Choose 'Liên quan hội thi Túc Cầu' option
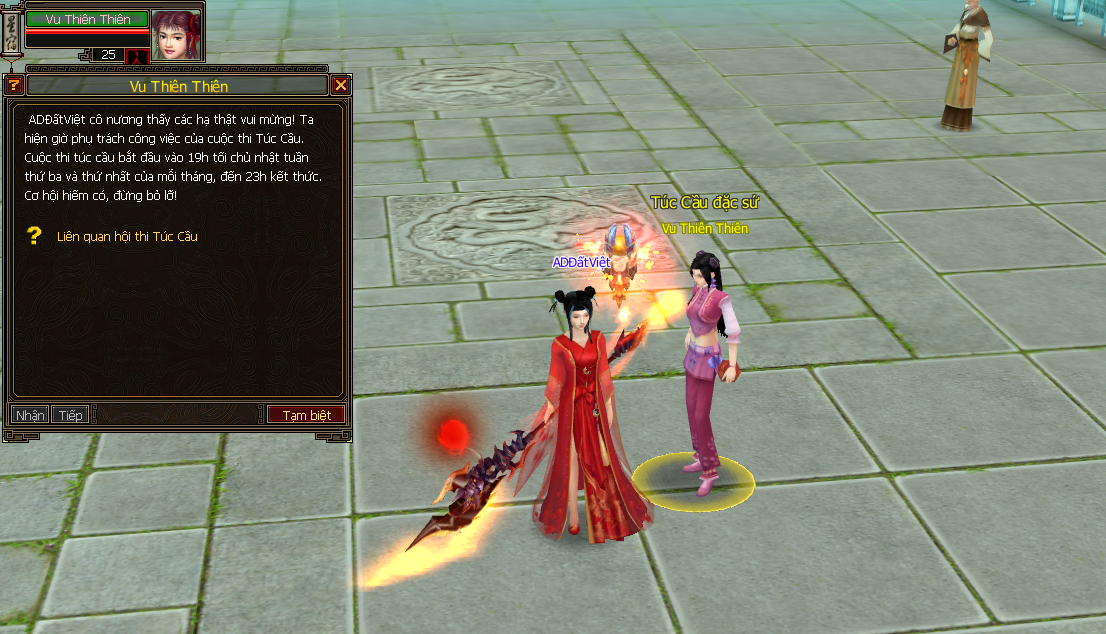This screenshot has width=1106, height=634. [127, 237]
